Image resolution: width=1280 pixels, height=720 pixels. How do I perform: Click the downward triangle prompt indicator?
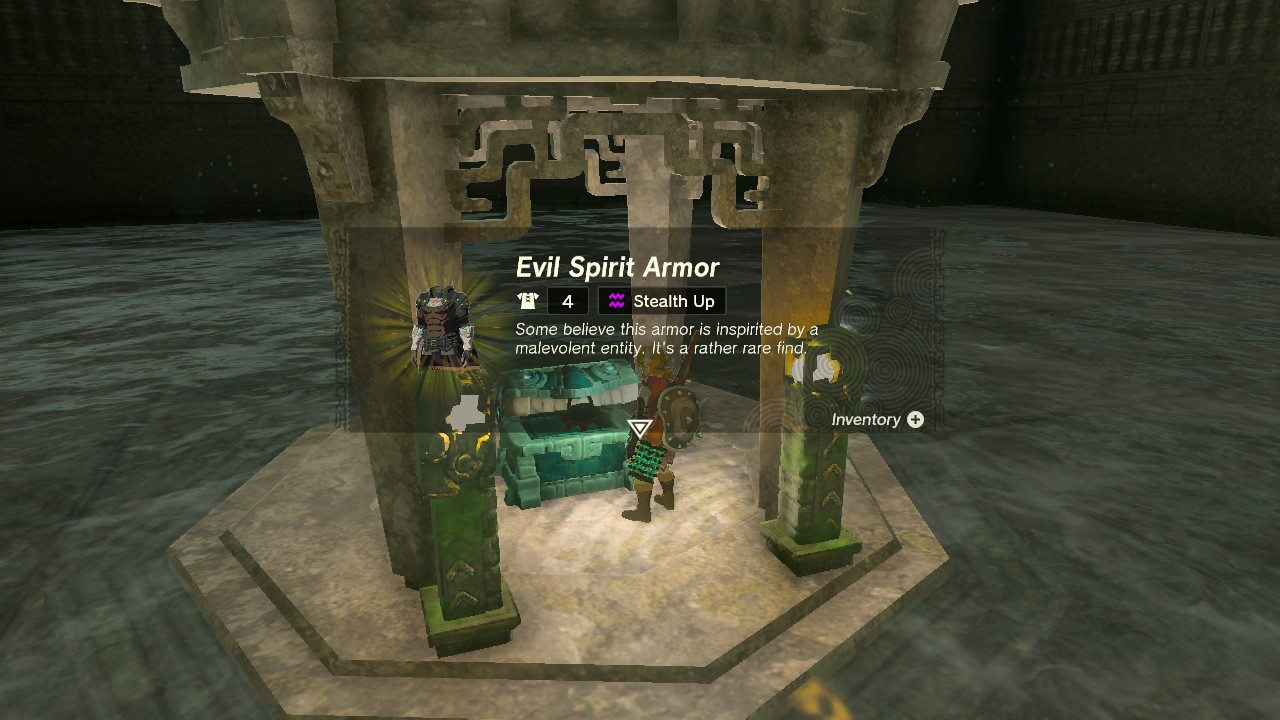click(x=639, y=428)
